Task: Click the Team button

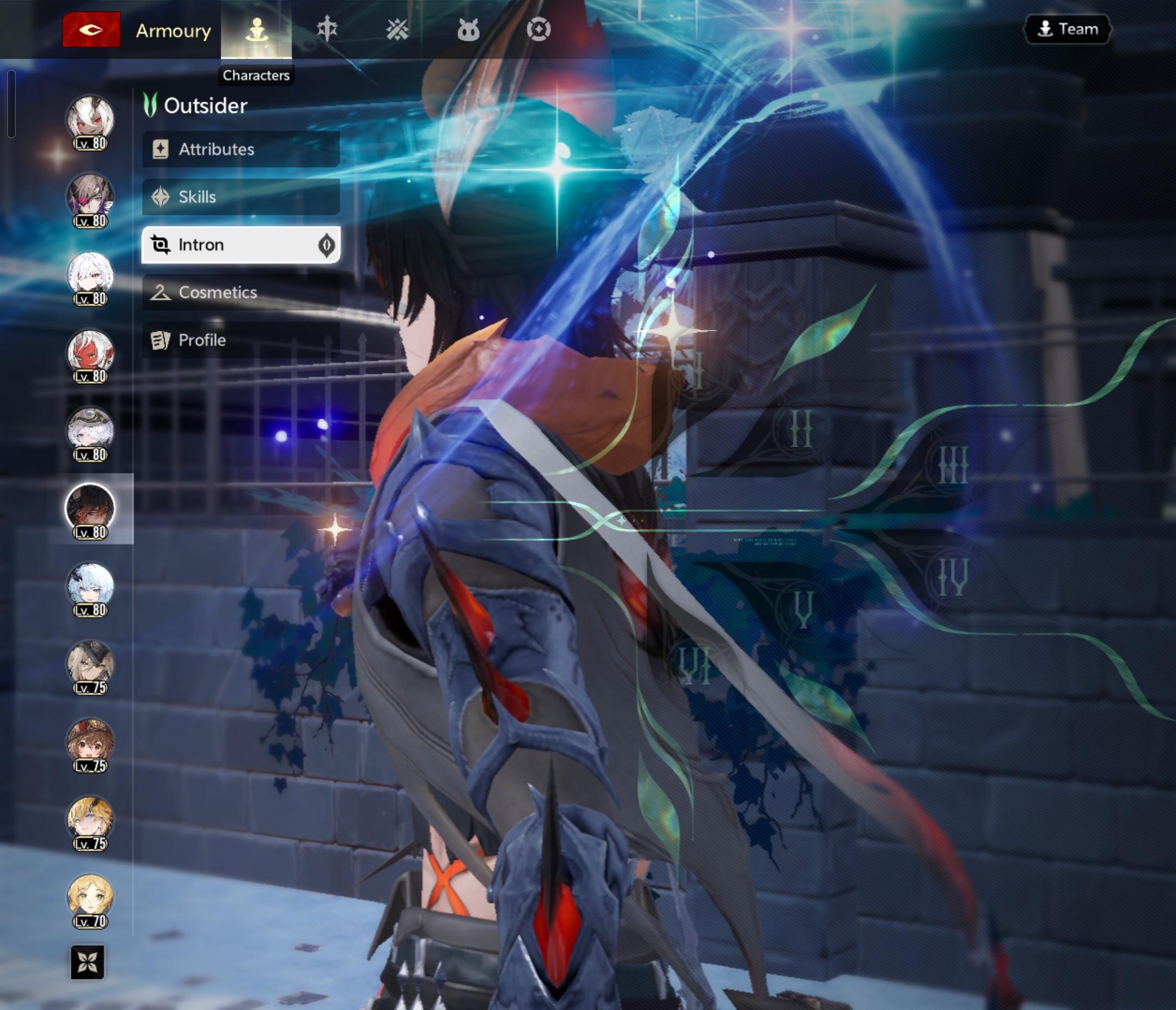Action: click(x=1067, y=29)
